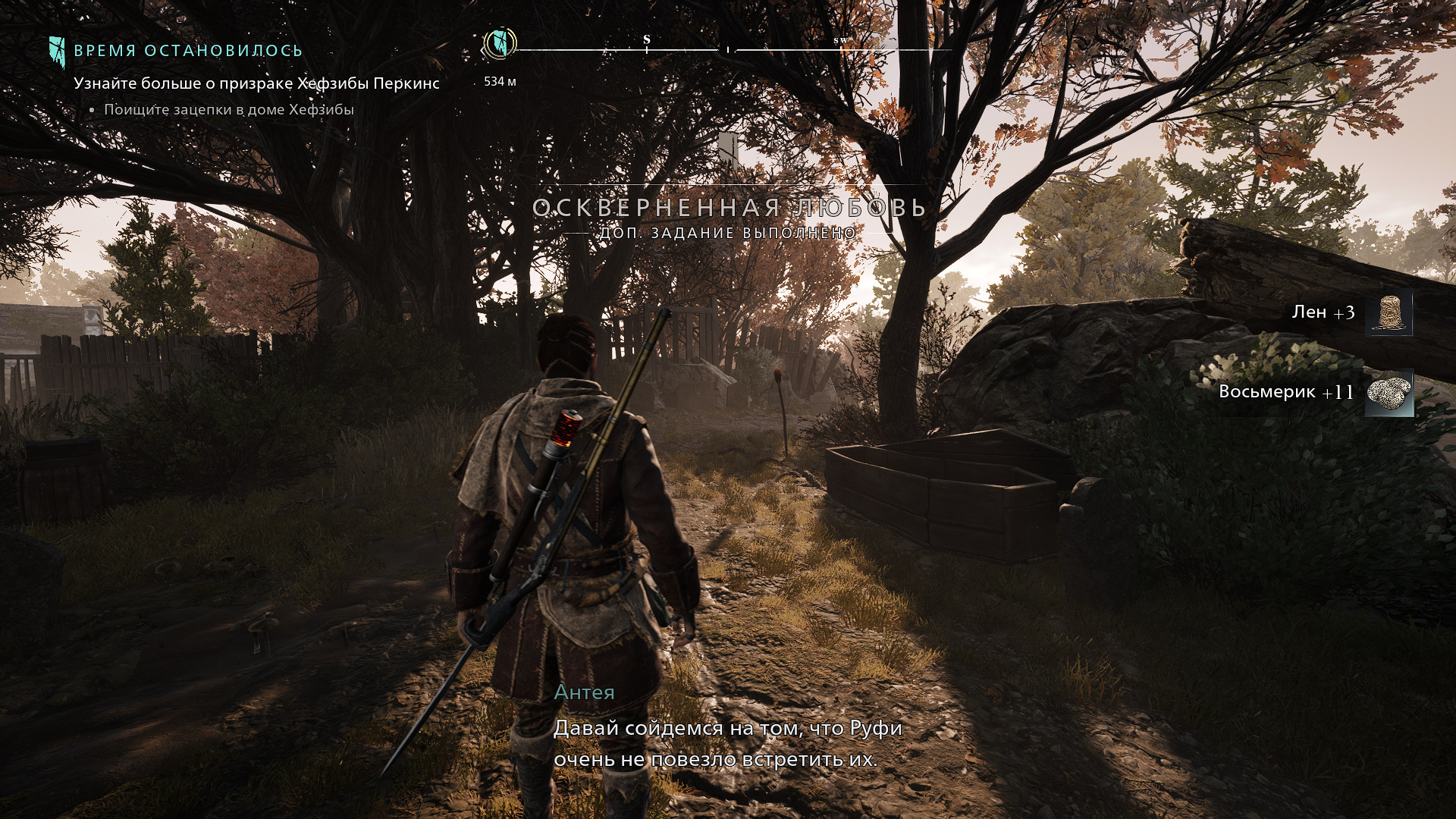Click the quest marker icon on the compass
Image resolution: width=1456 pixels, height=819 pixels.
click(500, 42)
